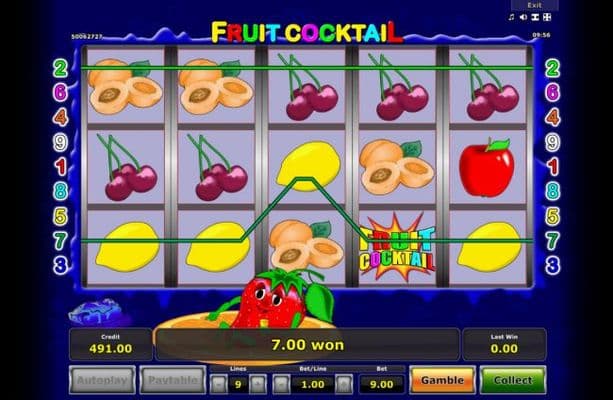Click the Gamble button
The image size is (613, 400).
[441, 381]
